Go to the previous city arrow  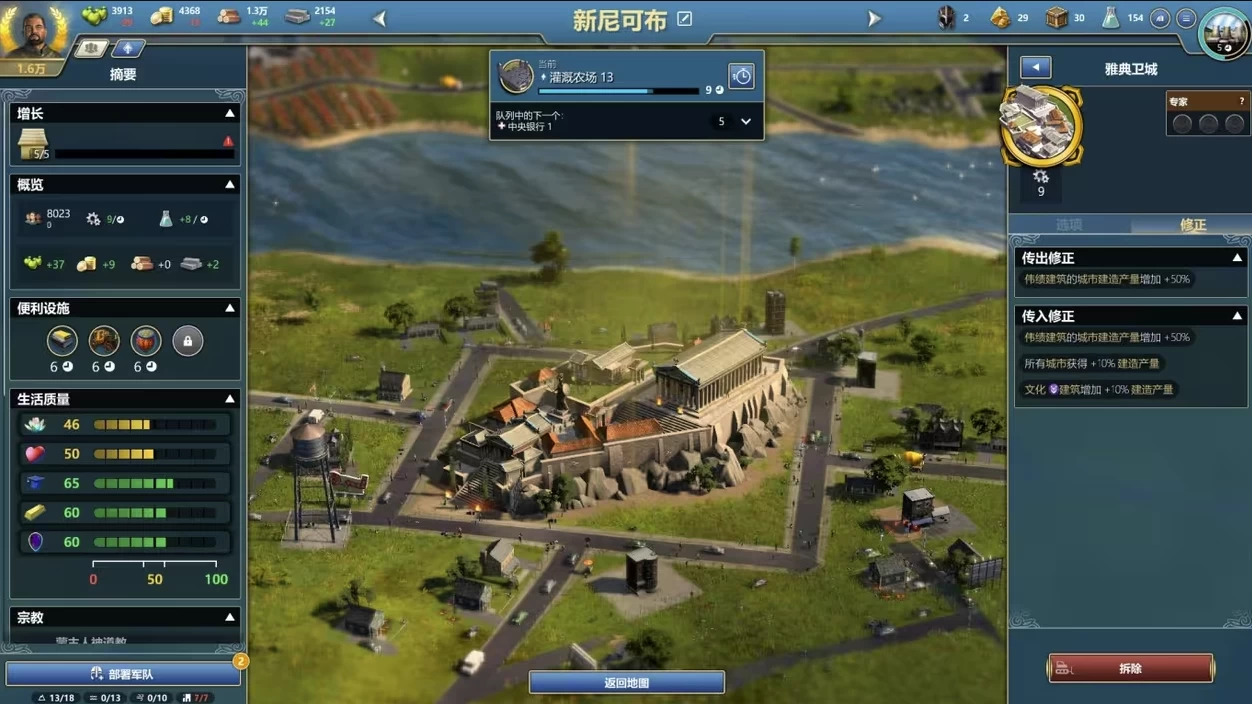click(x=380, y=18)
